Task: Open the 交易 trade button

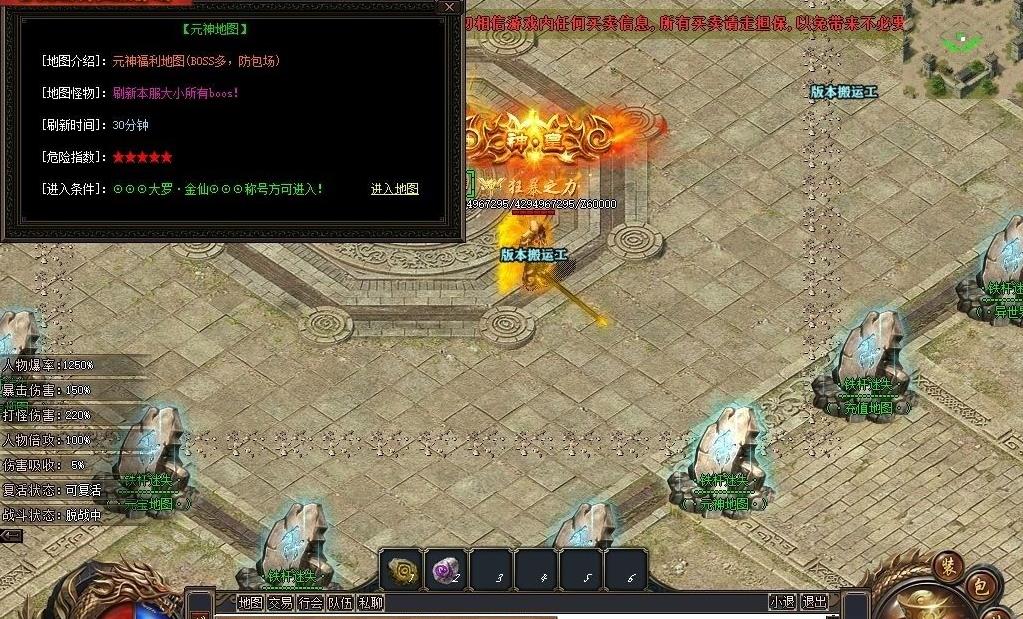Action: tap(280, 603)
